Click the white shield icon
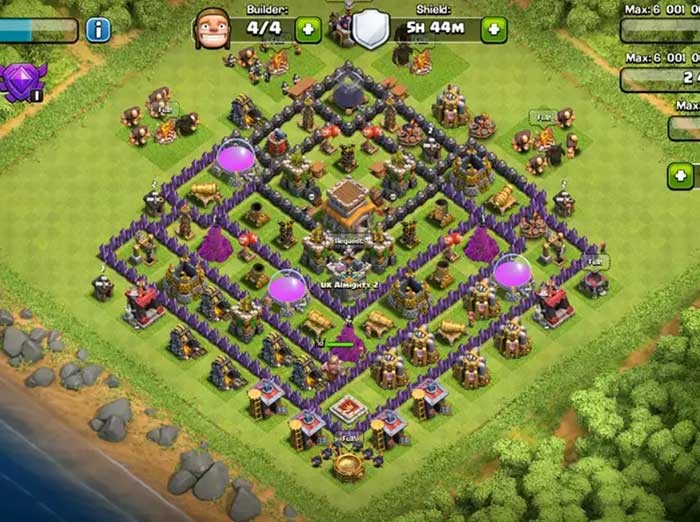This screenshot has height=522, width=700. (x=369, y=29)
